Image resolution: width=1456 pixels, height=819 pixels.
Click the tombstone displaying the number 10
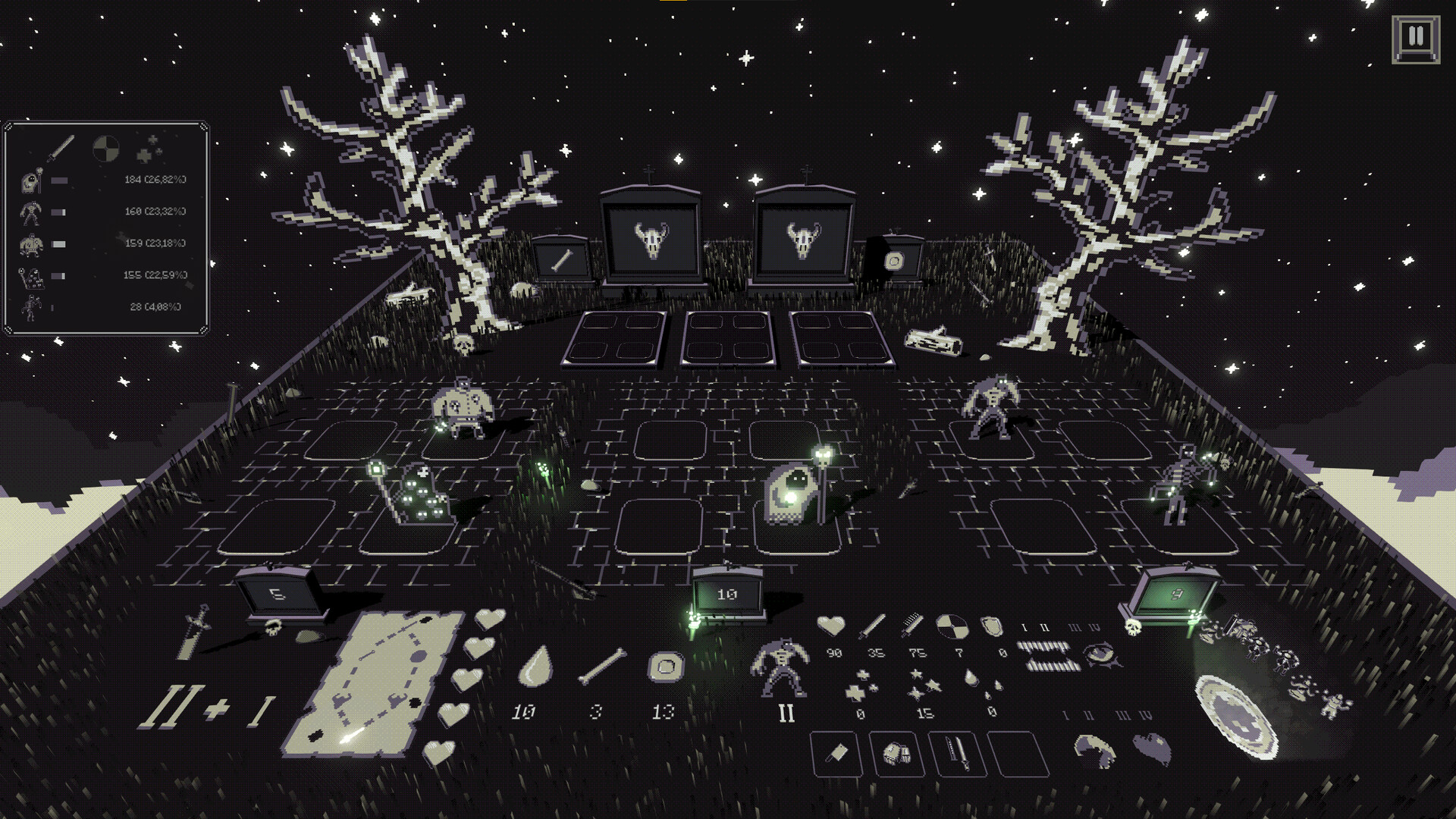coord(726,595)
